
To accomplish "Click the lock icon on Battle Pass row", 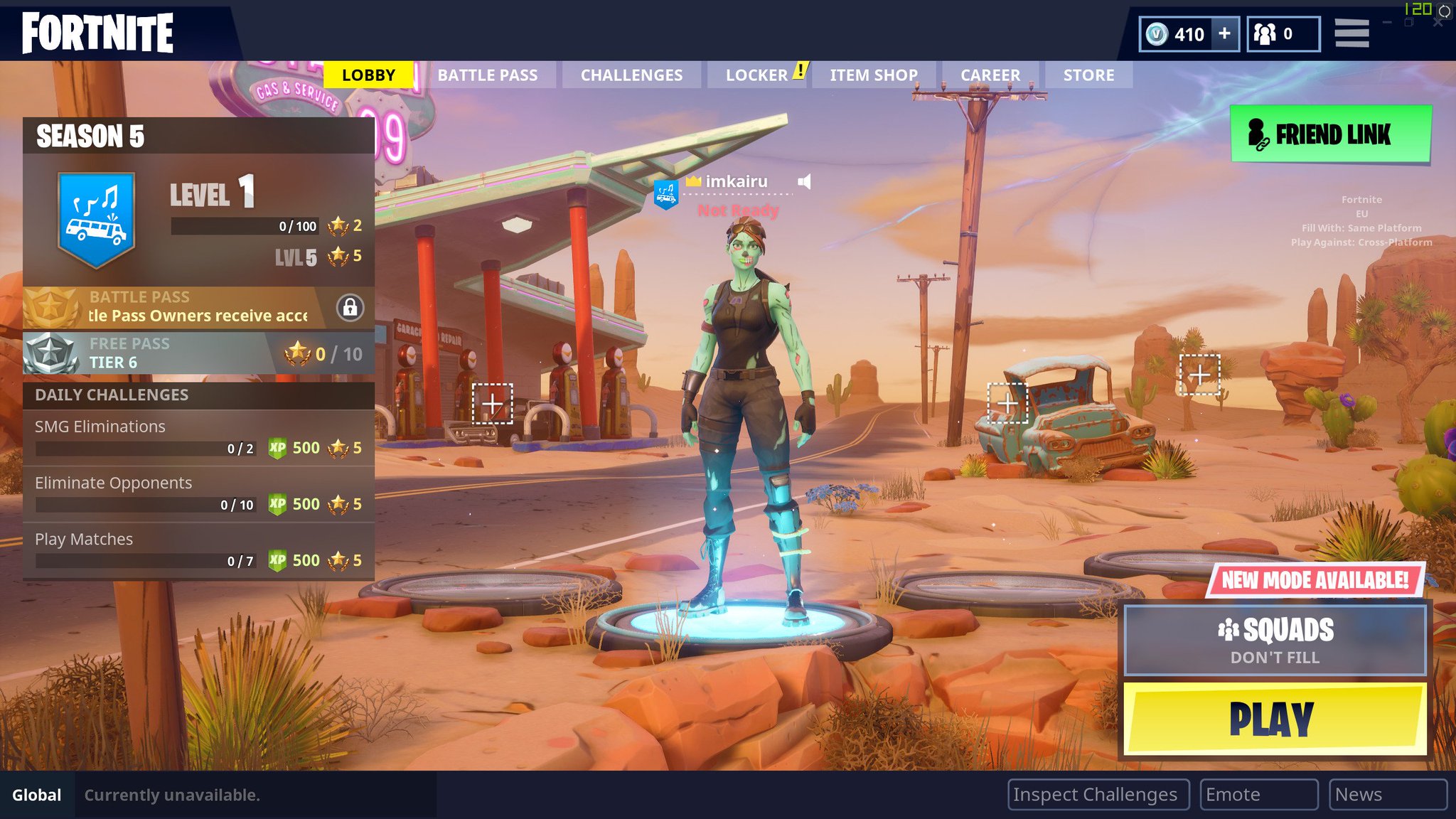I will point(348,308).
